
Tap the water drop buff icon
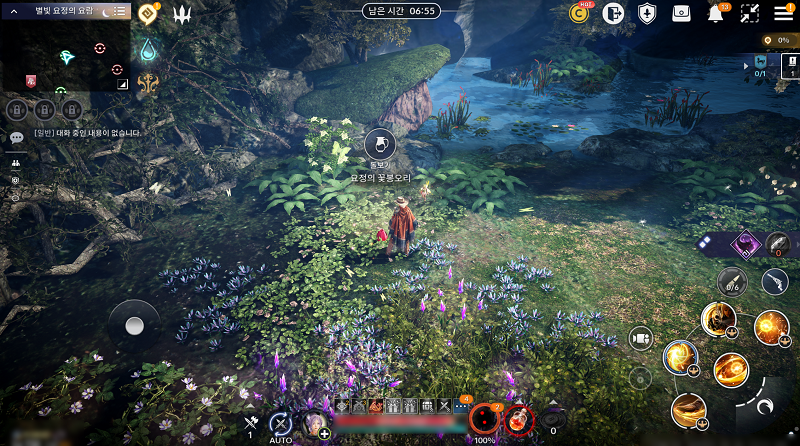(149, 49)
